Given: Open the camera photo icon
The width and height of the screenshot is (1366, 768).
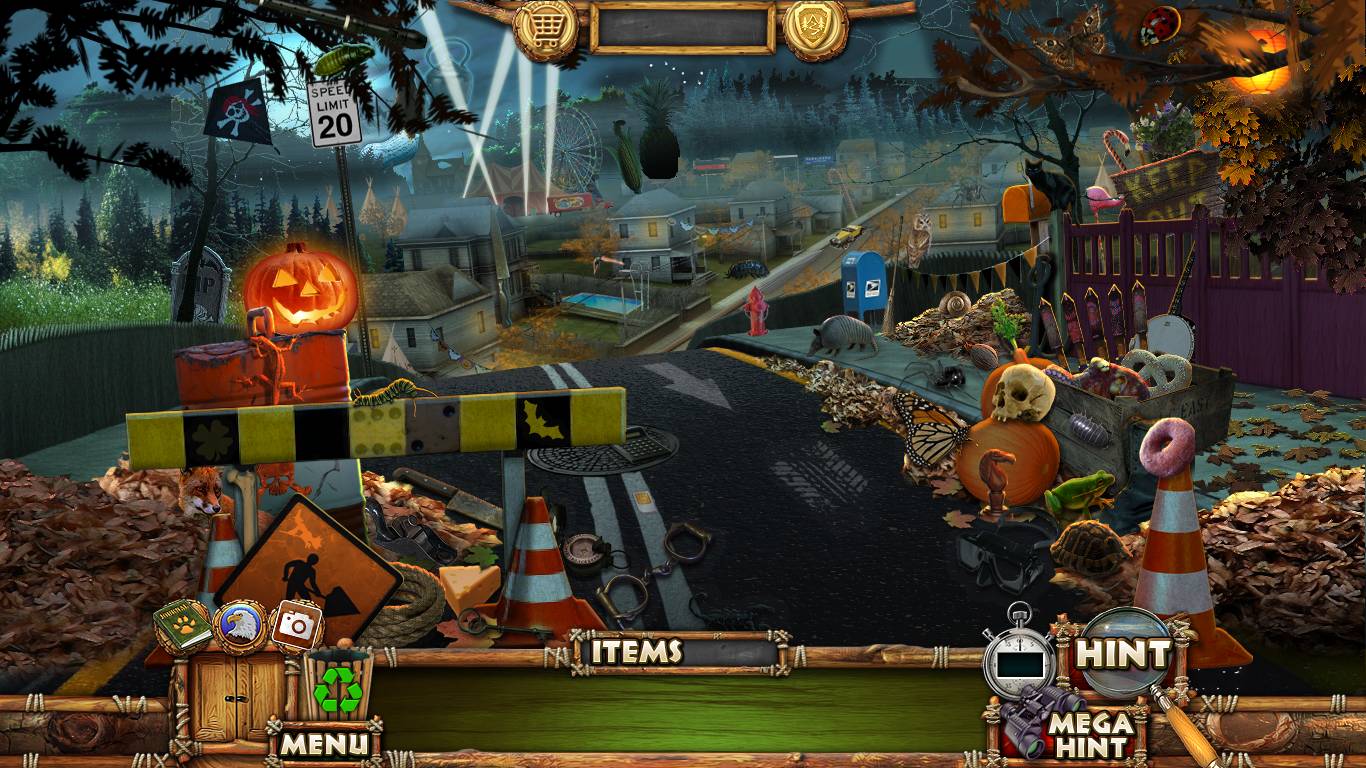Looking at the screenshot, I should [296, 625].
